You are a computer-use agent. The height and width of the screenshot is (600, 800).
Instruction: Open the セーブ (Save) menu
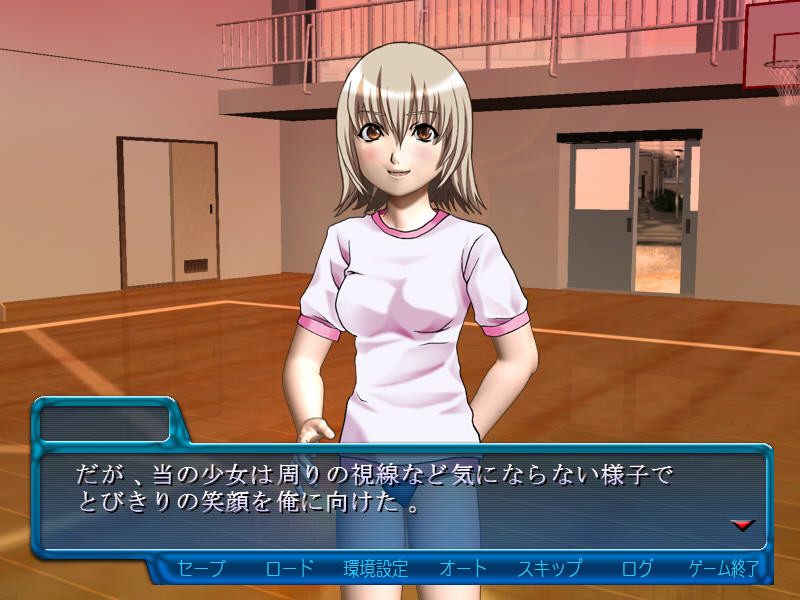click(x=201, y=569)
